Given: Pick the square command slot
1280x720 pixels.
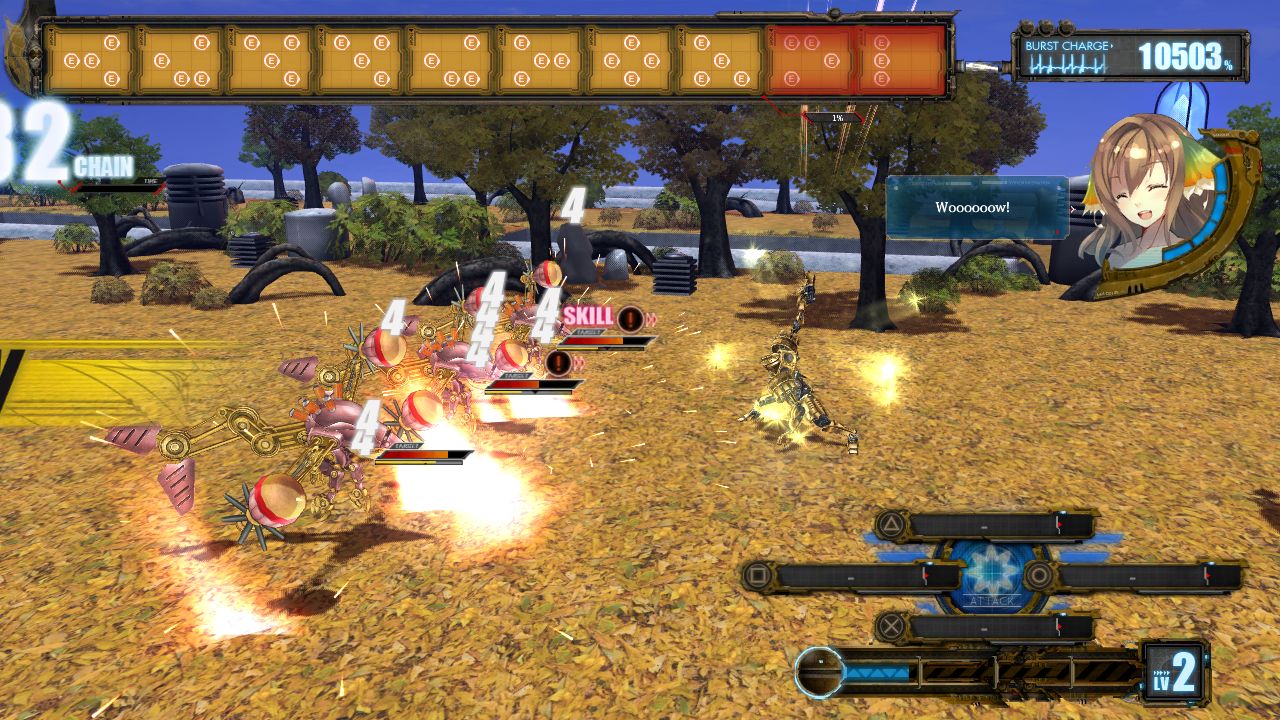Looking at the screenshot, I should pyautogui.click(x=852, y=575).
